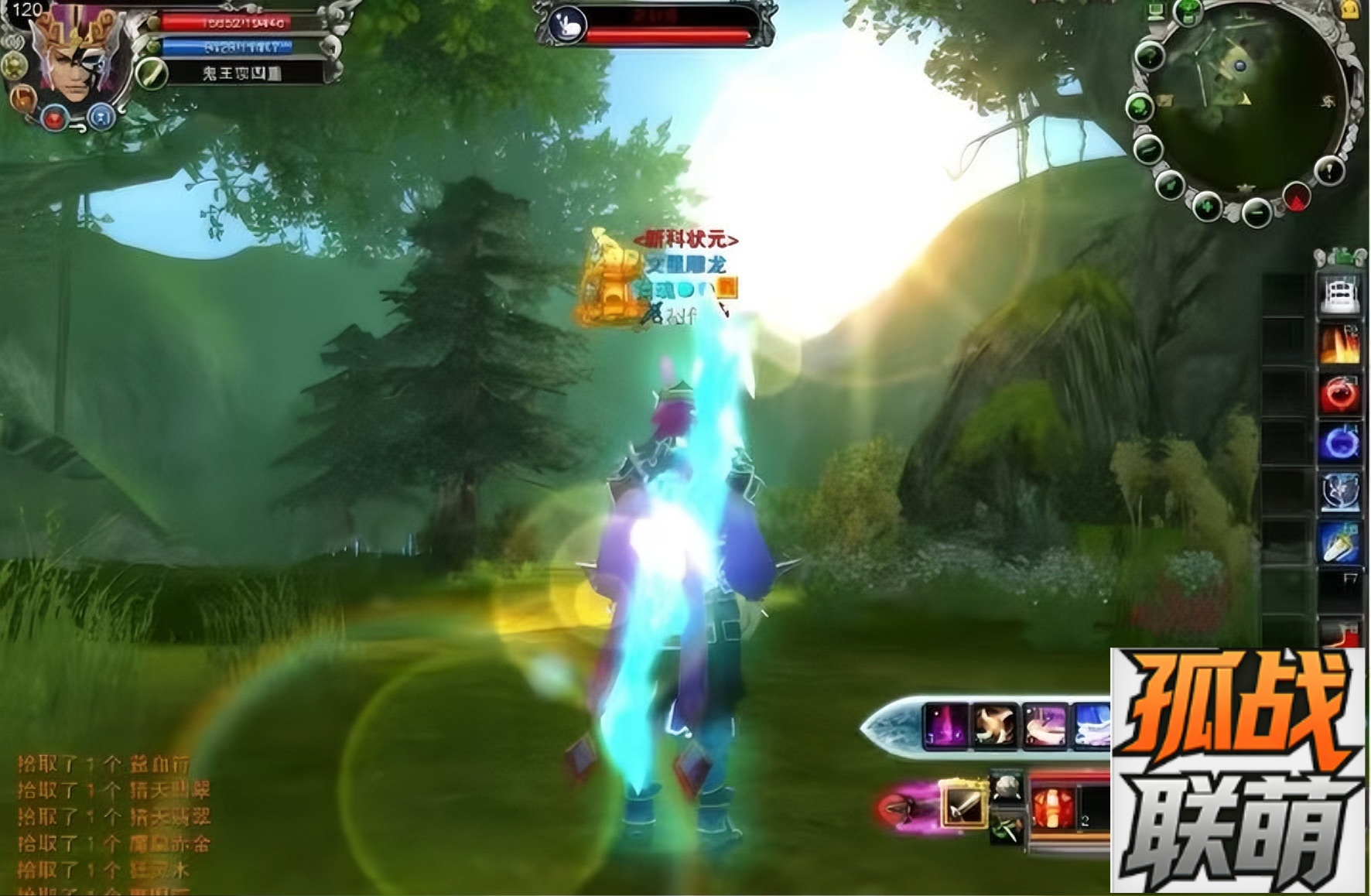1371x896 pixels.
Task: Activate the blue blade skill slot
Action: (1340, 543)
